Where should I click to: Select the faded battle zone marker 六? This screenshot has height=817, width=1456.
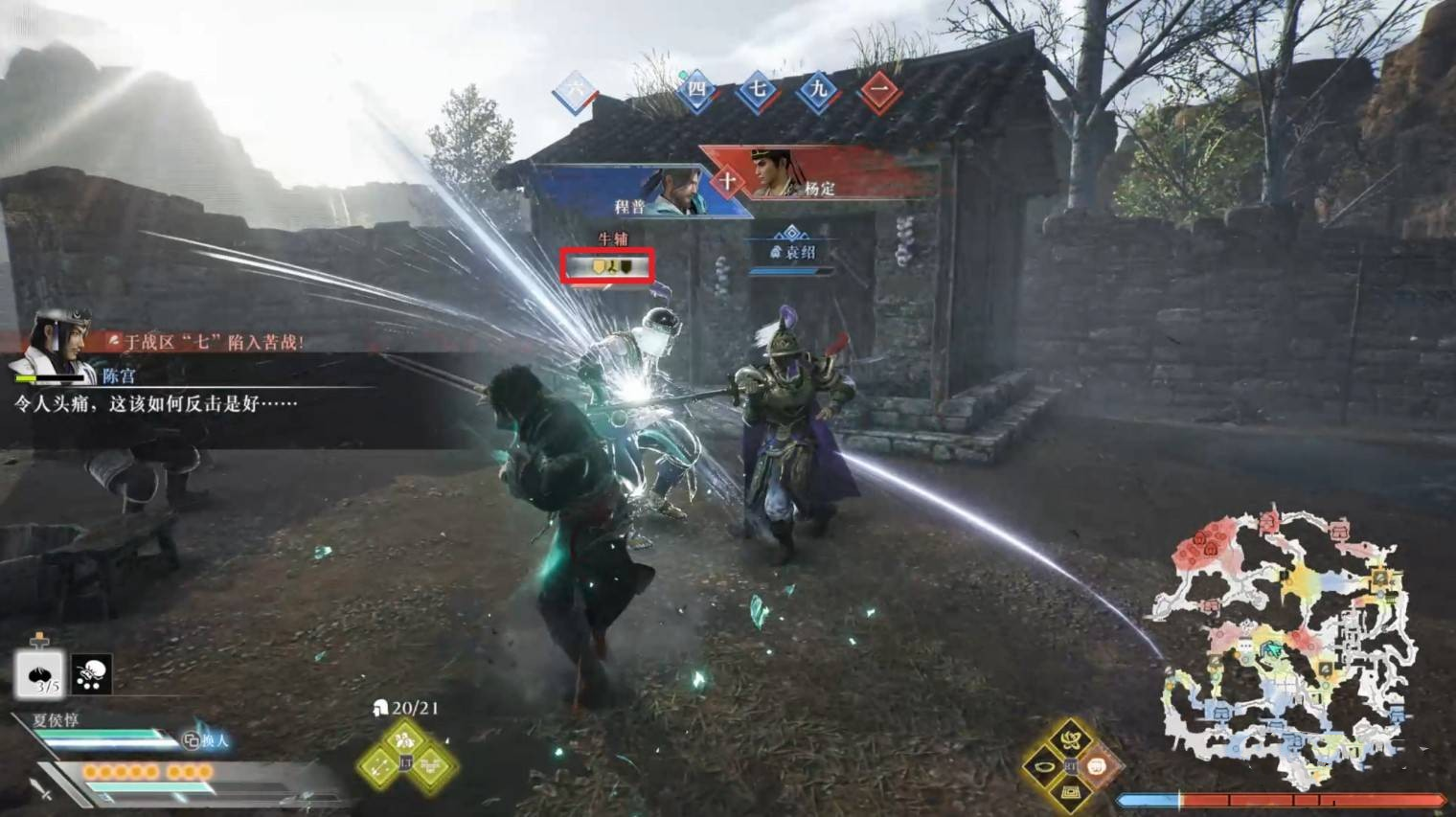click(576, 92)
